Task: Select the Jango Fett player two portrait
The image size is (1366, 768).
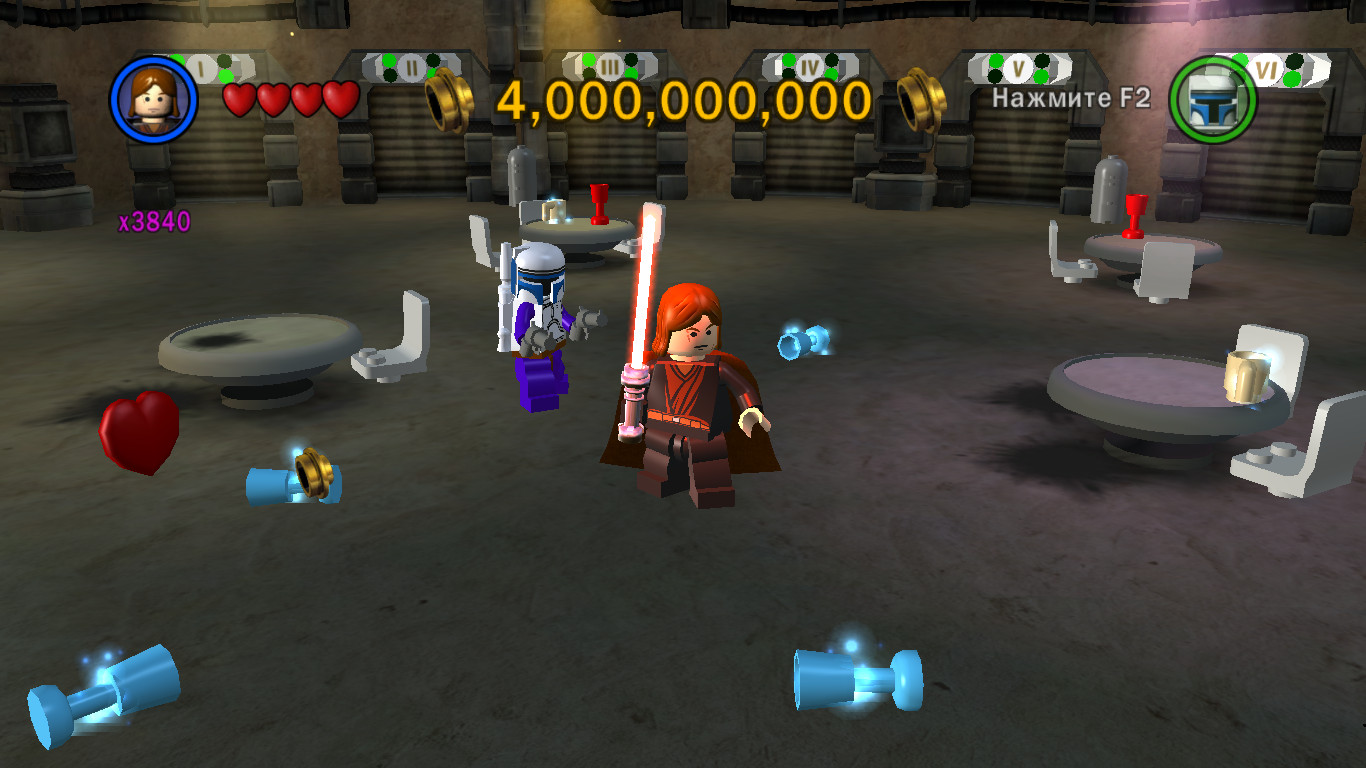Action: [x=1212, y=99]
